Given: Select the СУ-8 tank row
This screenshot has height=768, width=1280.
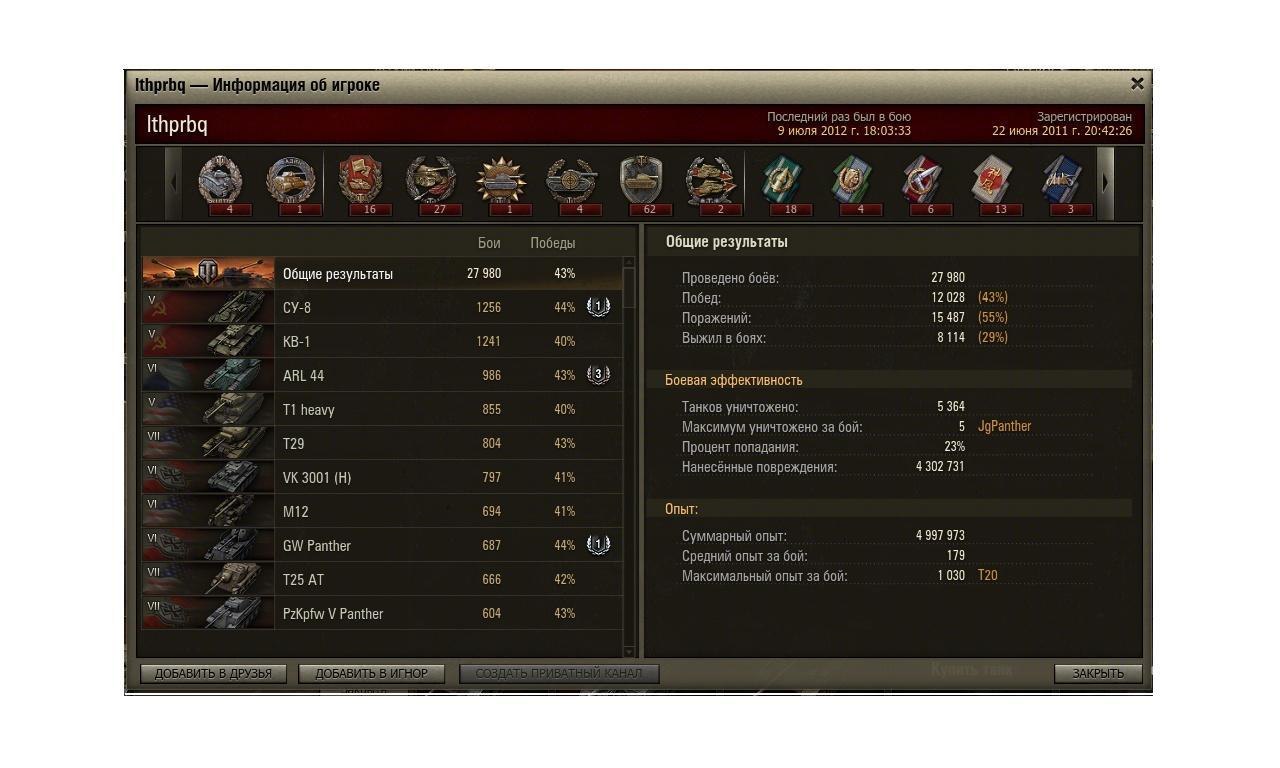Looking at the screenshot, I should 380,307.
